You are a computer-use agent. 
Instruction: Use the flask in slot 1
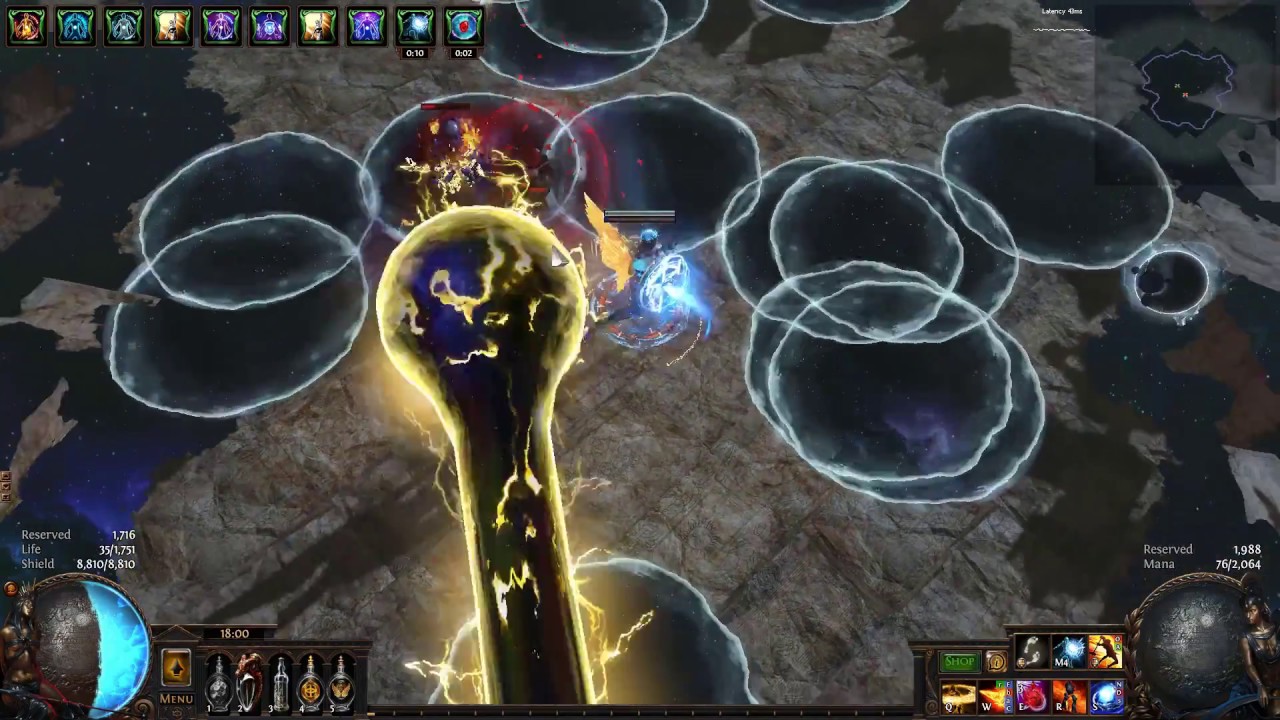click(x=219, y=682)
